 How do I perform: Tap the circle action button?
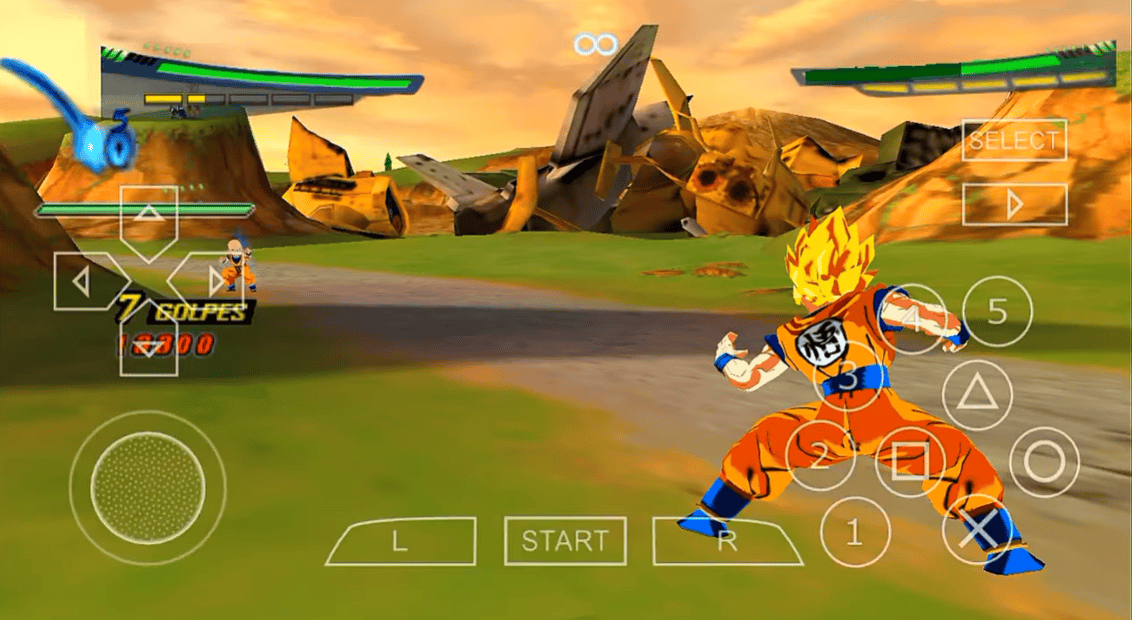[1044, 462]
